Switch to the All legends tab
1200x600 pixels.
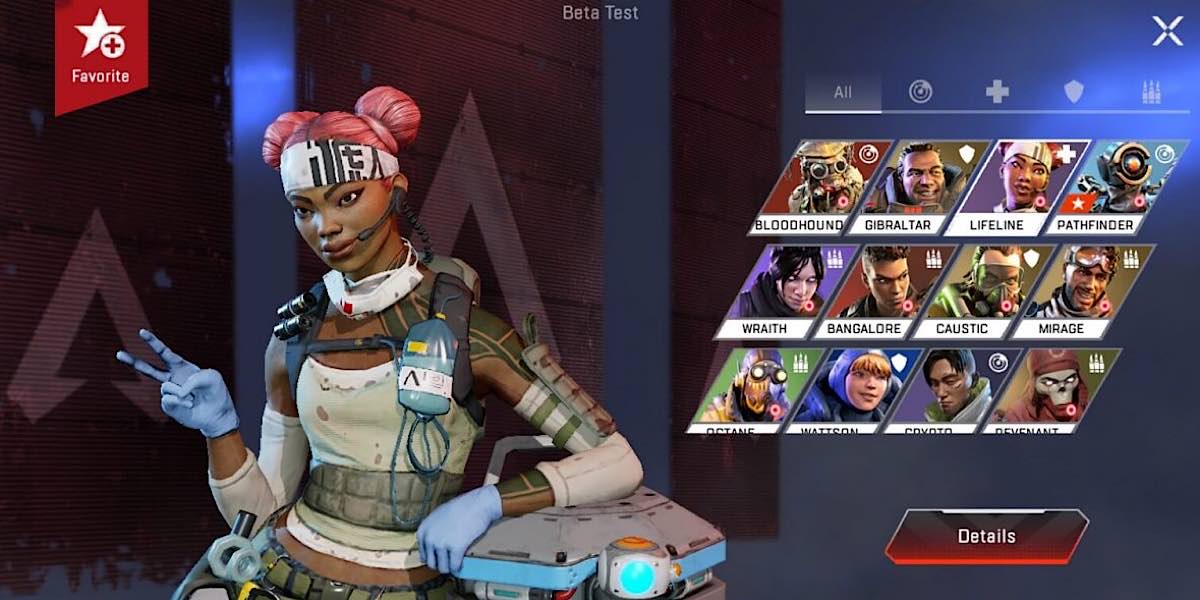(x=843, y=92)
